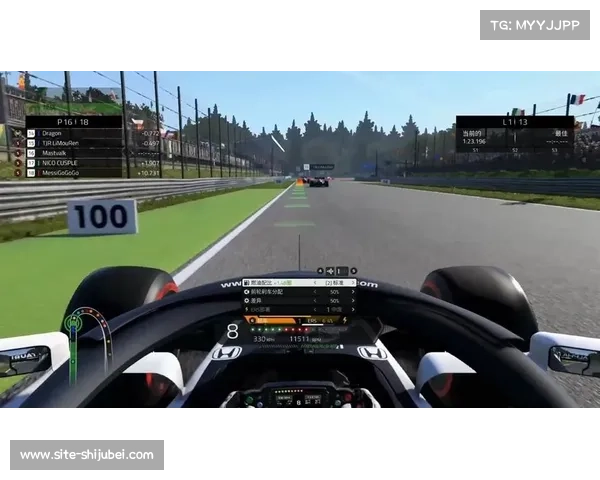This screenshot has height=480, width=600.
Task: Raise front brake bias using right arrow
Action: (353, 293)
